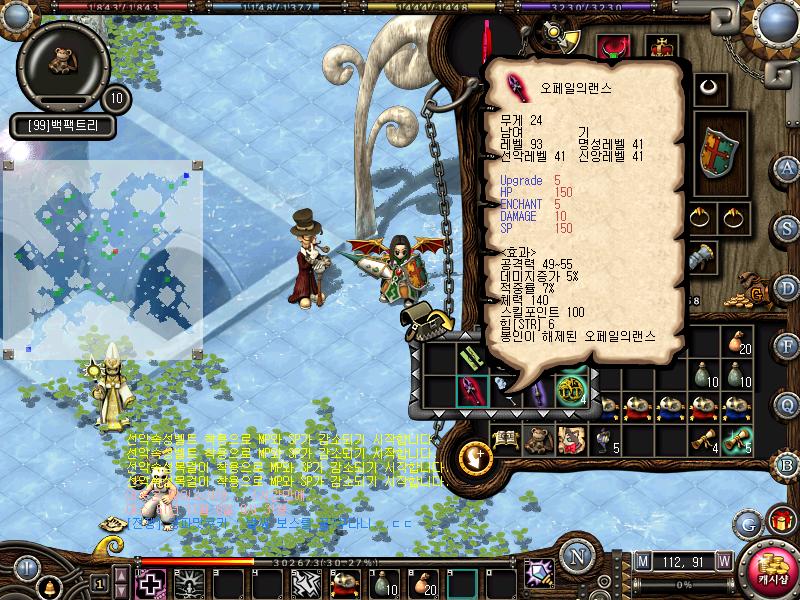Image resolution: width=800 pixels, height=600 pixels.
Task: Toggle the W button beside coordinates
Action: pos(722,558)
